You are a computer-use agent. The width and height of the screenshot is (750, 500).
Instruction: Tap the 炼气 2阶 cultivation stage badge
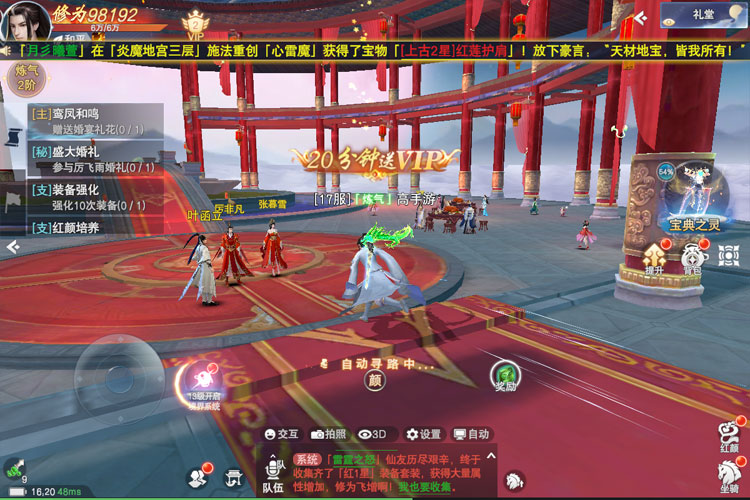tap(25, 77)
